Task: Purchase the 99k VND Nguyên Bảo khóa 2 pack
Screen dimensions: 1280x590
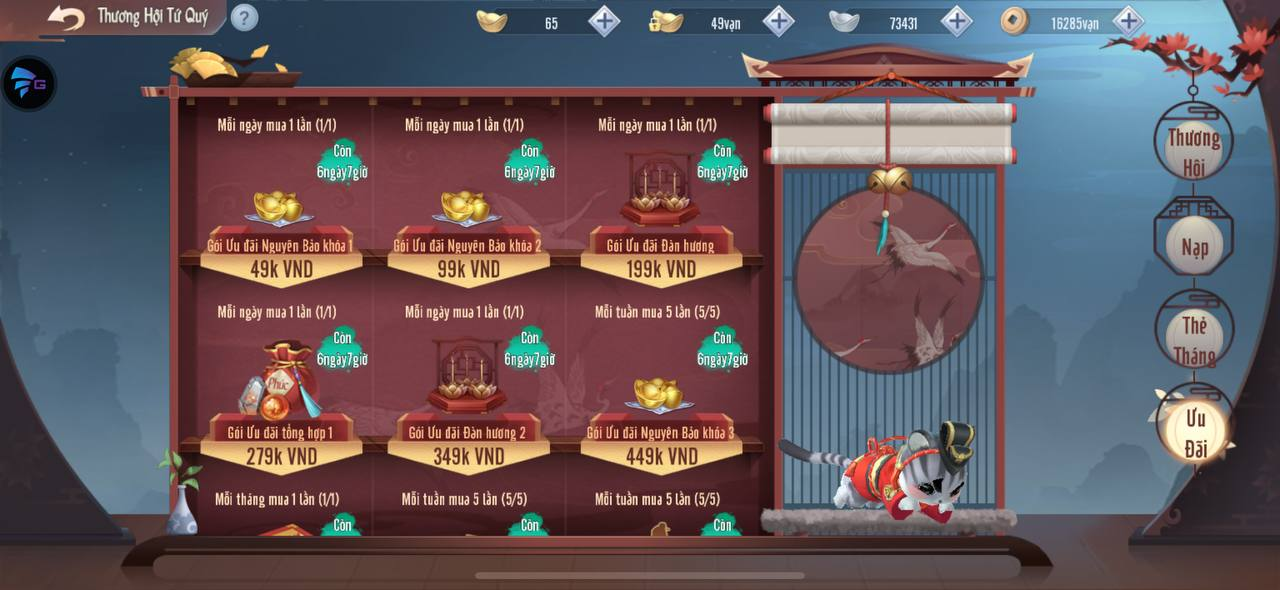Action: click(468, 268)
